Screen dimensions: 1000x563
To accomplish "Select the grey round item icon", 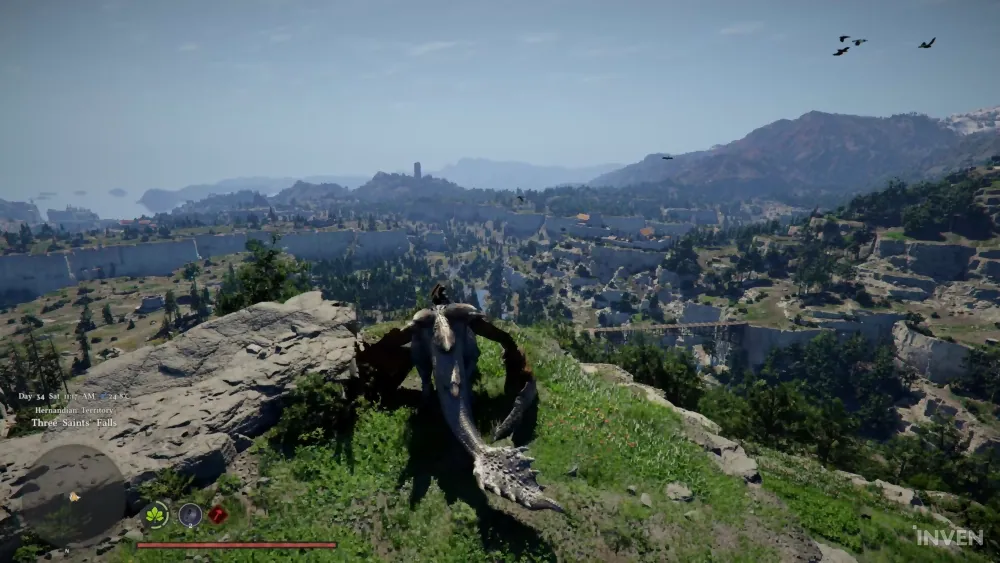I will (190, 515).
